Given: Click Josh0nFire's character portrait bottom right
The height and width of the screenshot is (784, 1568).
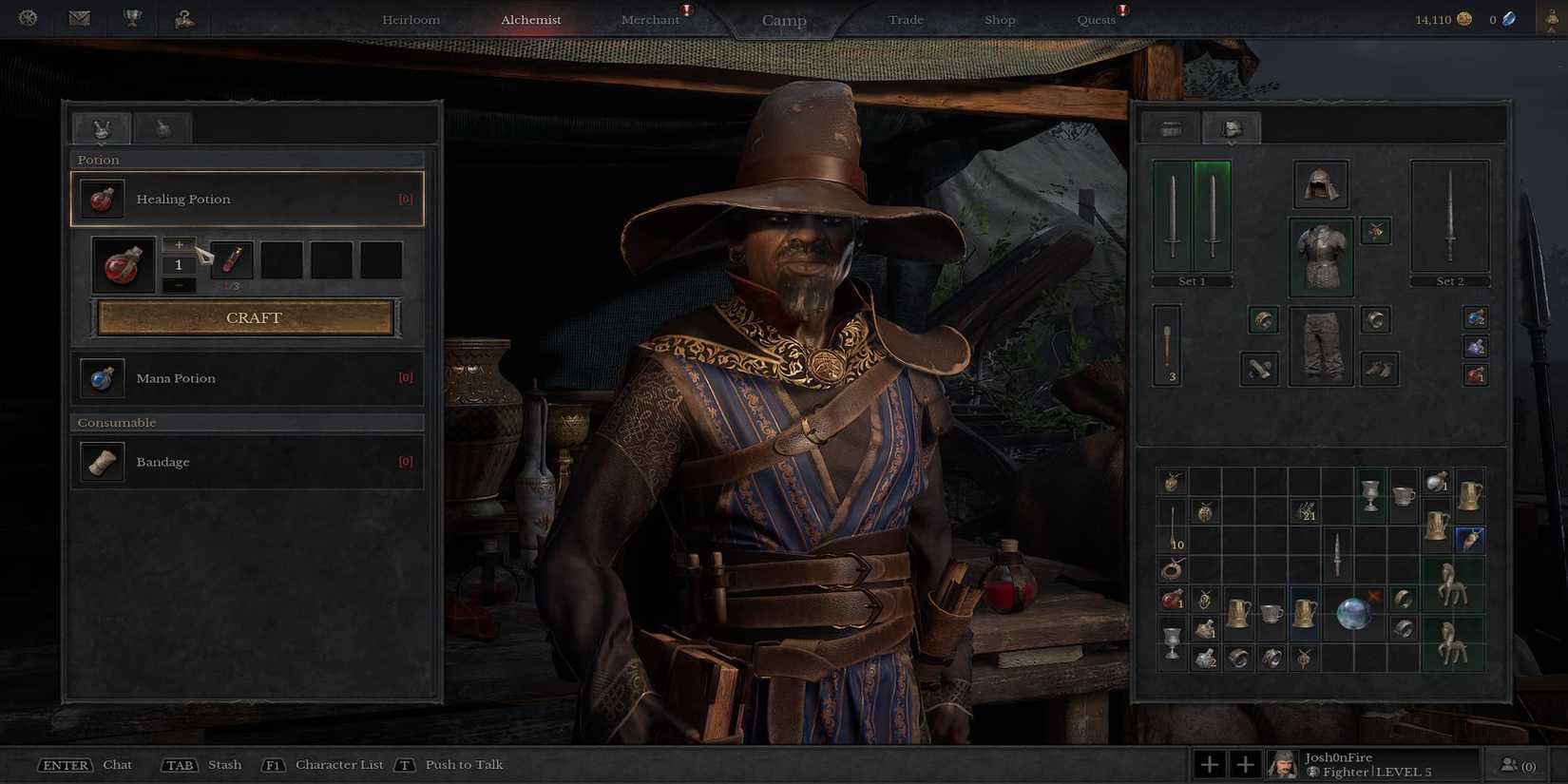Looking at the screenshot, I should pyautogui.click(x=1283, y=763).
